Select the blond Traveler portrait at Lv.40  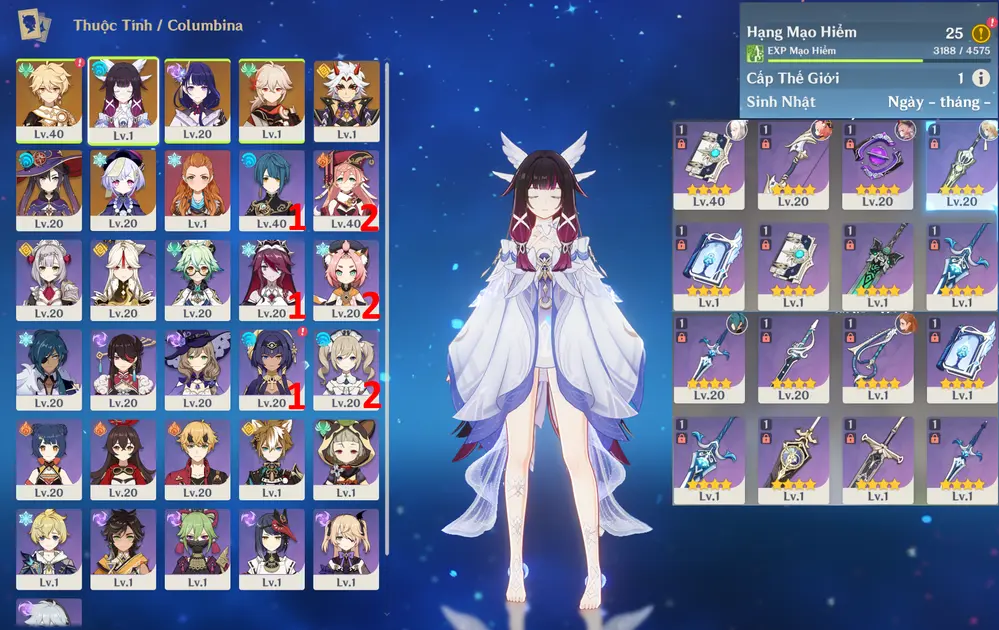coord(49,93)
